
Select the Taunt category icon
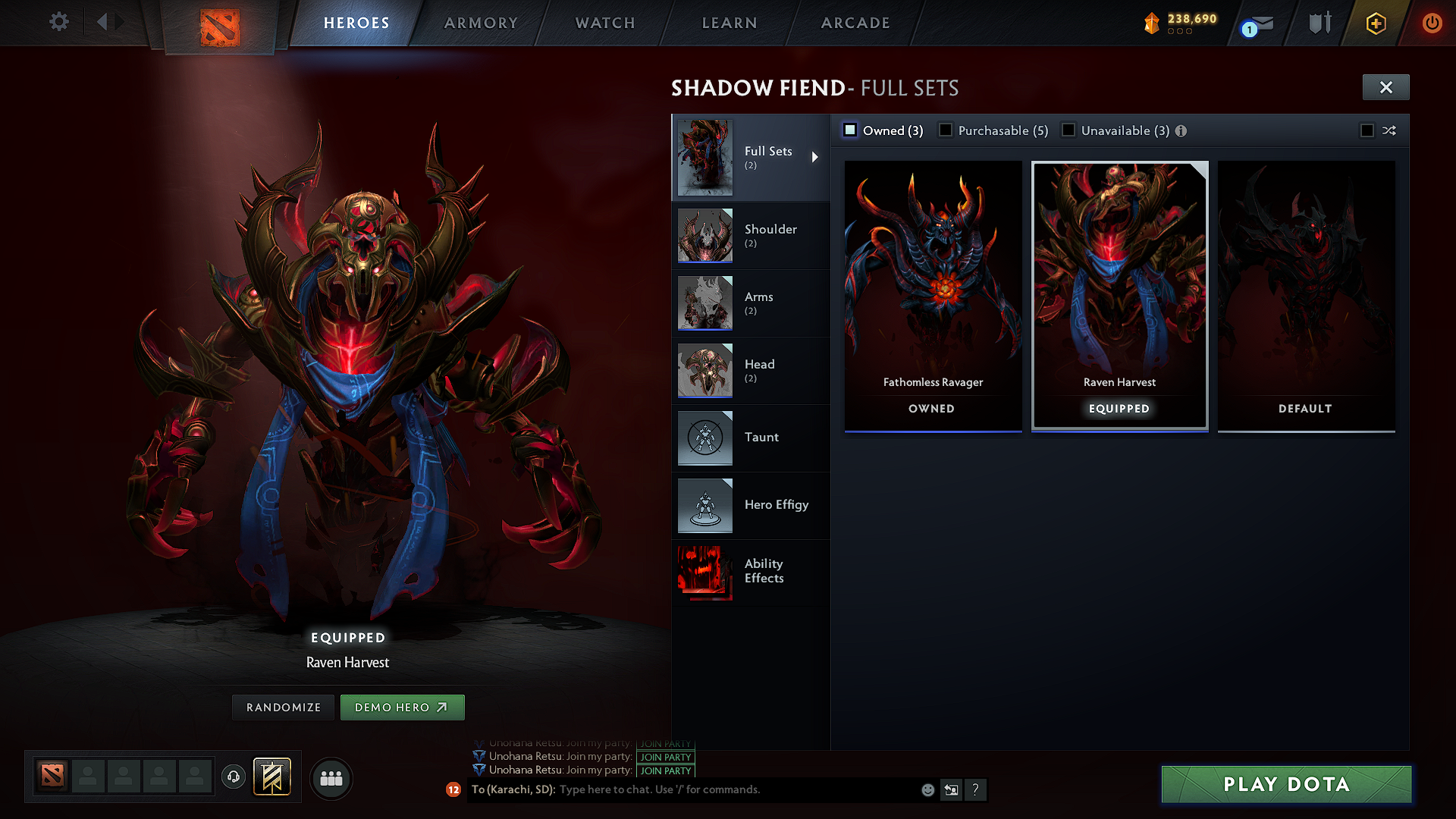[x=704, y=438]
